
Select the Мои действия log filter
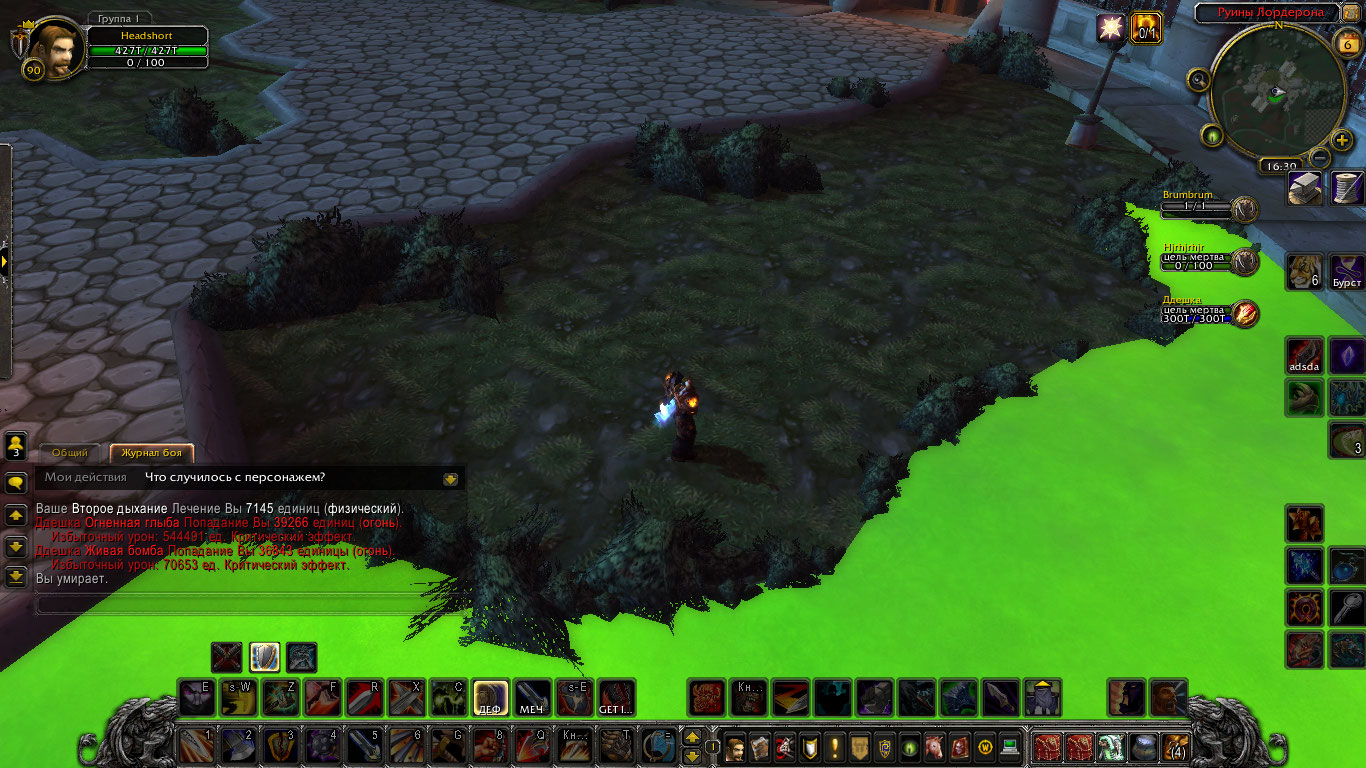click(85, 478)
